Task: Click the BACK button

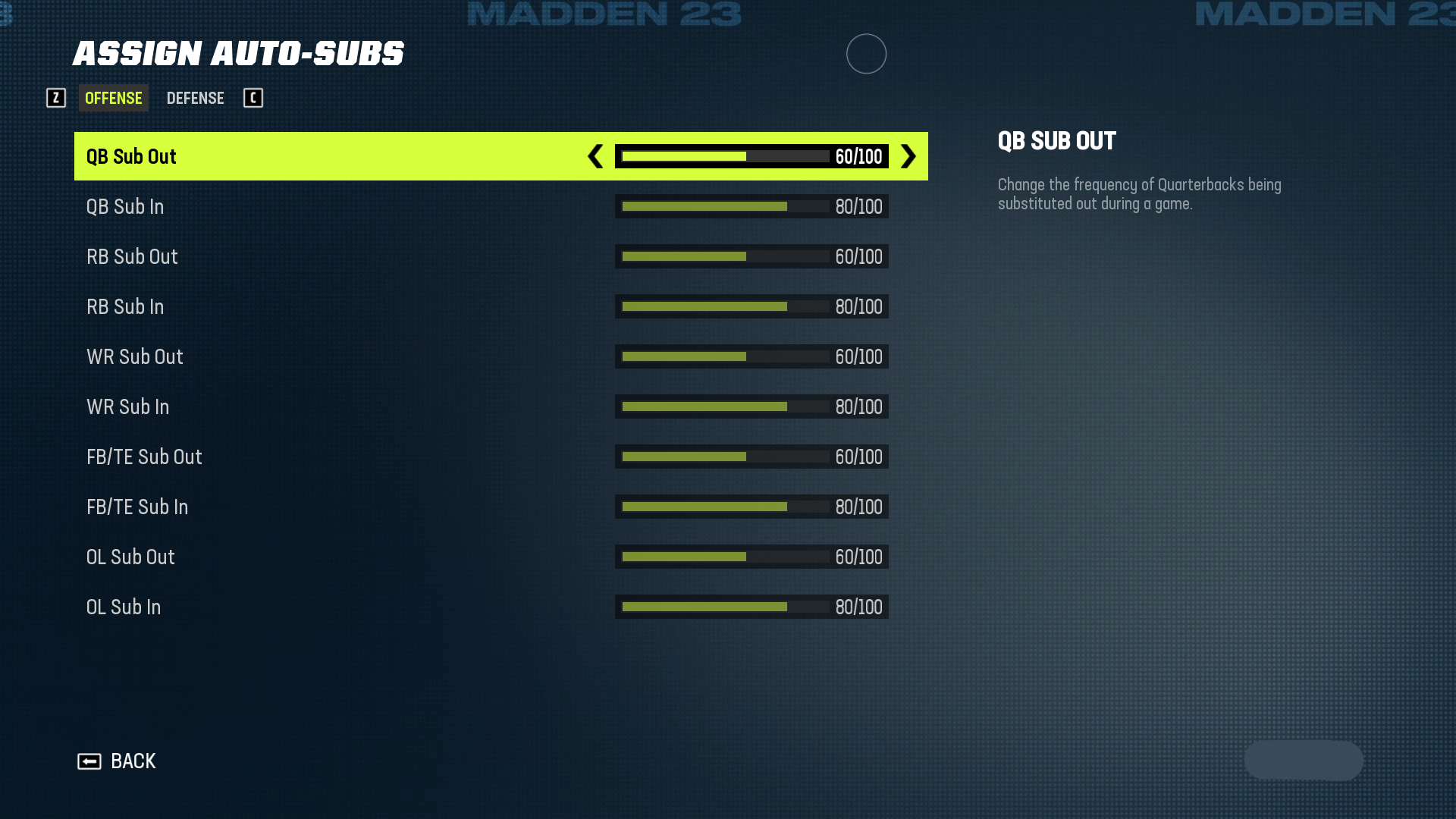Action: (x=133, y=761)
